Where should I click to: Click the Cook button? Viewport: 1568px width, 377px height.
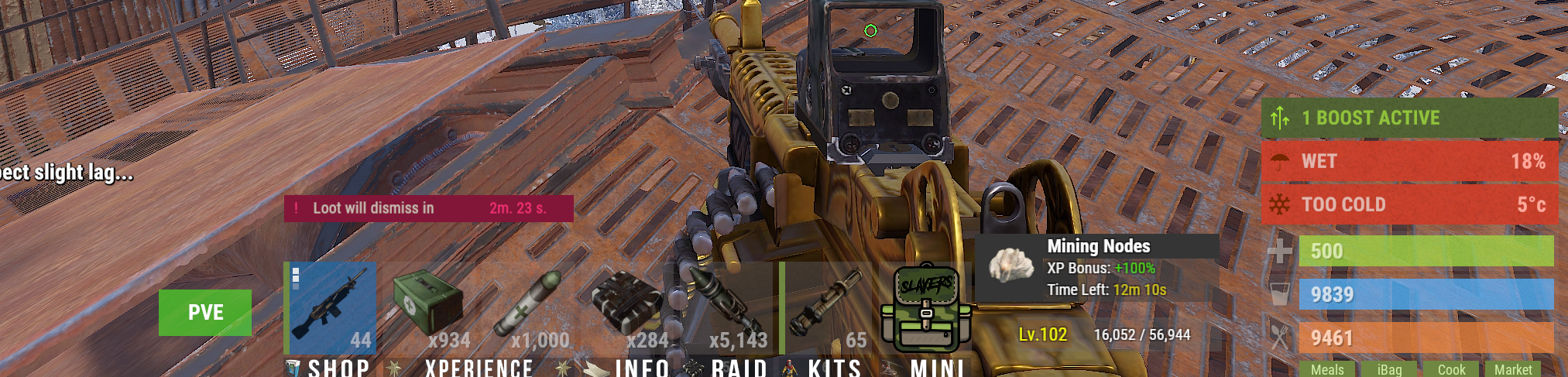pyautogui.click(x=1451, y=369)
